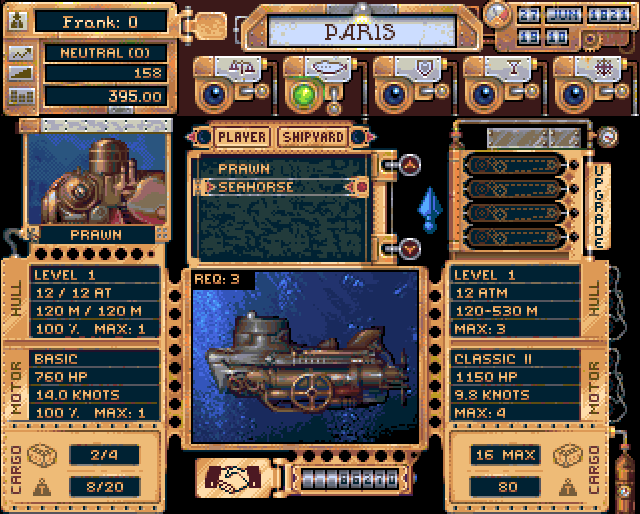Click the magnifier icon beside the date
The image size is (640, 514).
click(x=497, y=13)
